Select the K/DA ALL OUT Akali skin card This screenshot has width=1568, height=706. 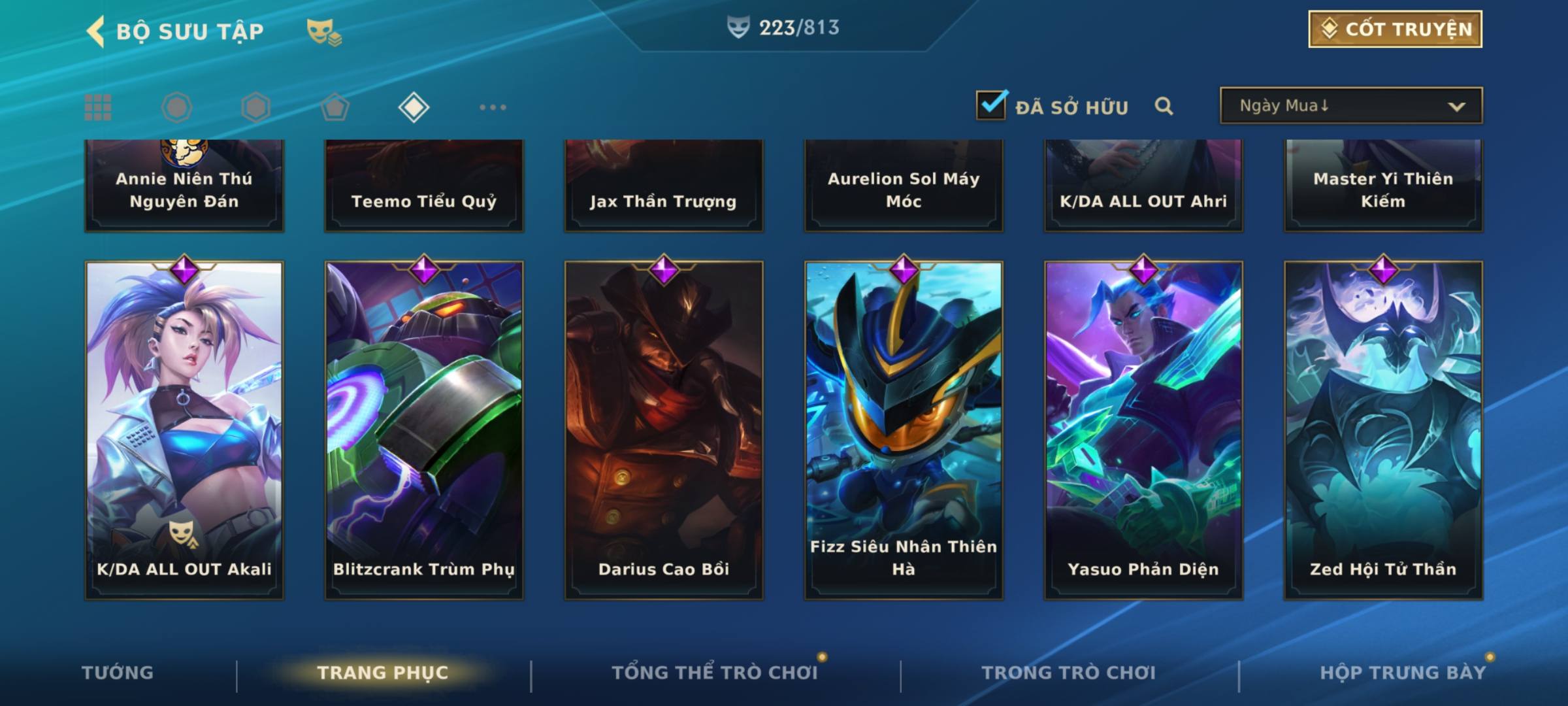tap(184, 430)
